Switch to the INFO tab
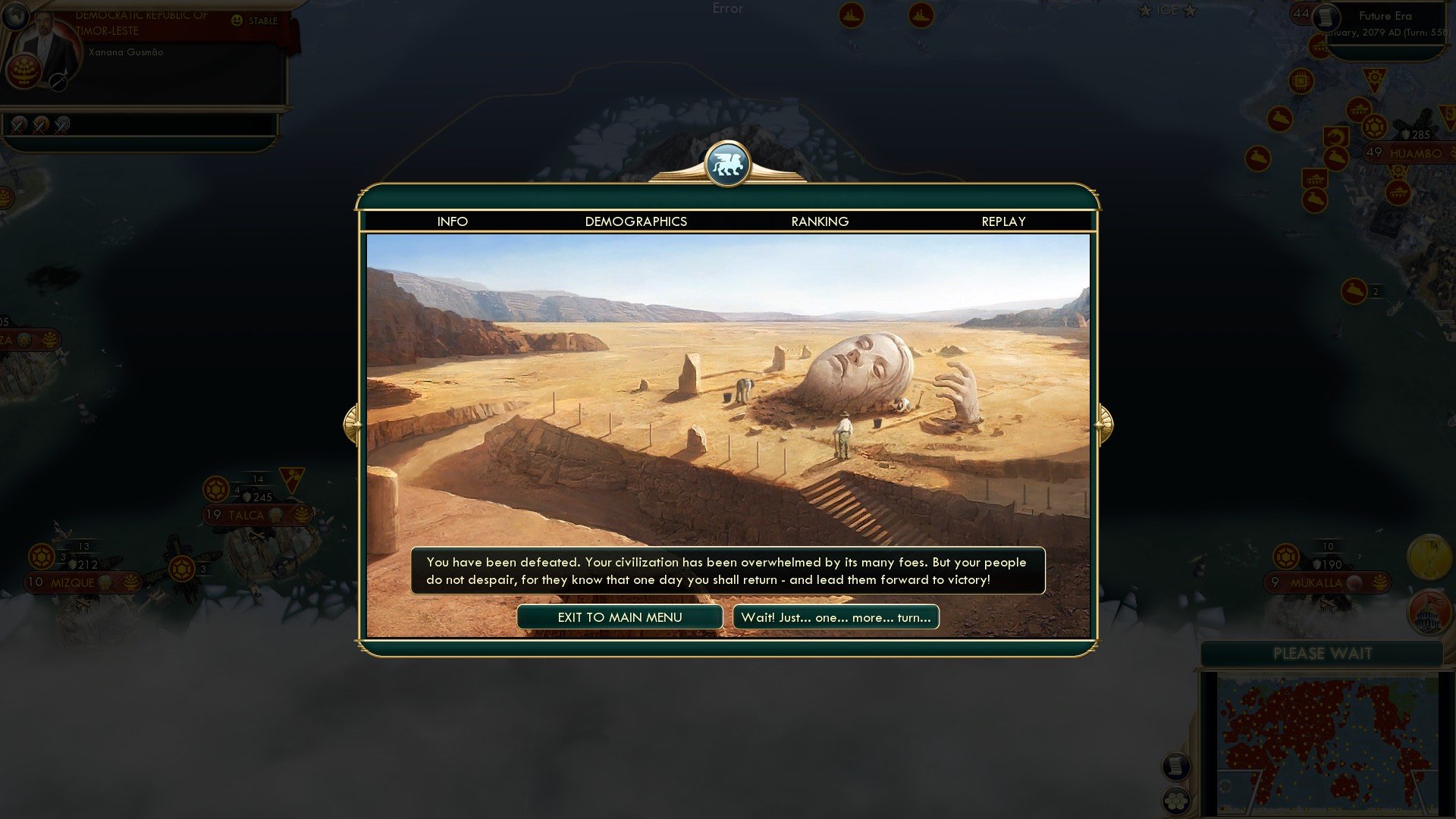1456x819 pixels. [452, 221]
